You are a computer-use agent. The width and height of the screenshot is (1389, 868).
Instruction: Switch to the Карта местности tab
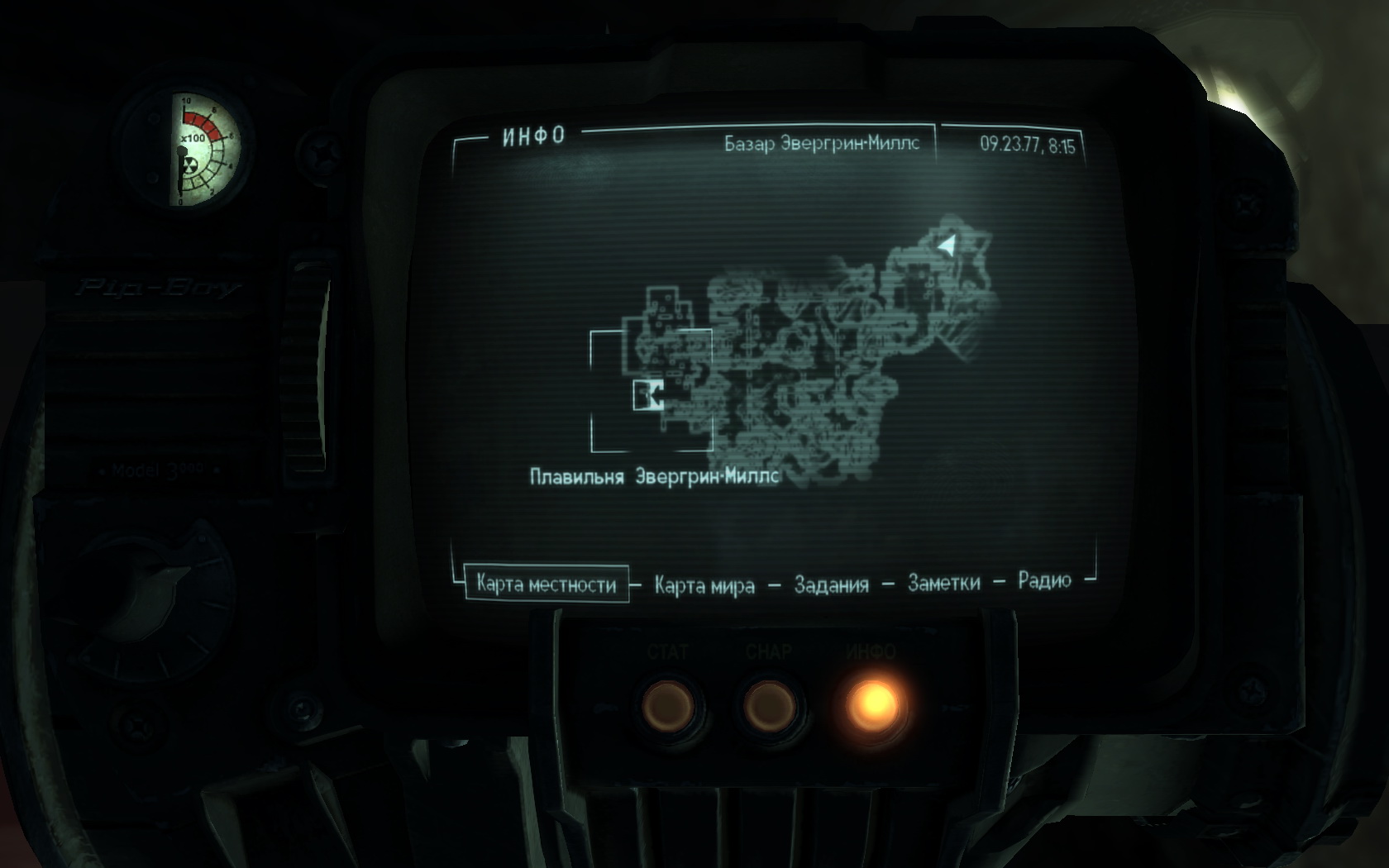[x=546, y=584]
